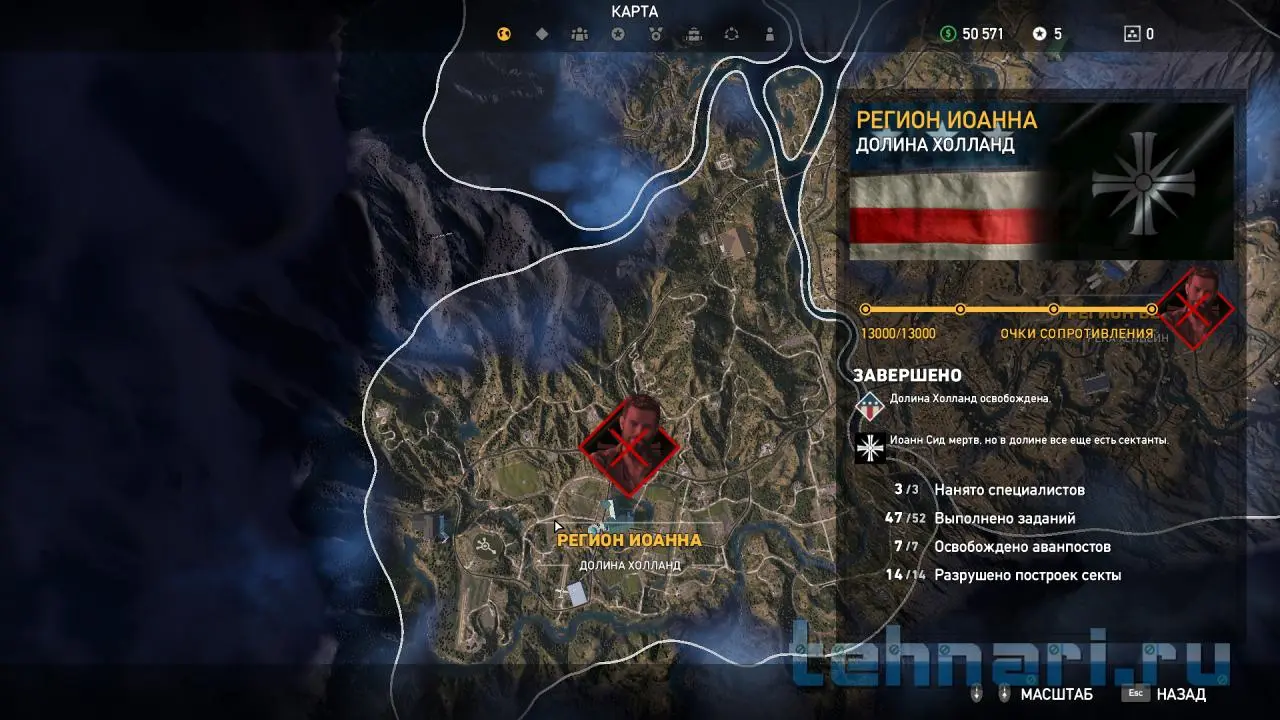The height and width of the screenshot is (720, 1280).
Task: Open the single-person character tab
Action: coord(769,34)
